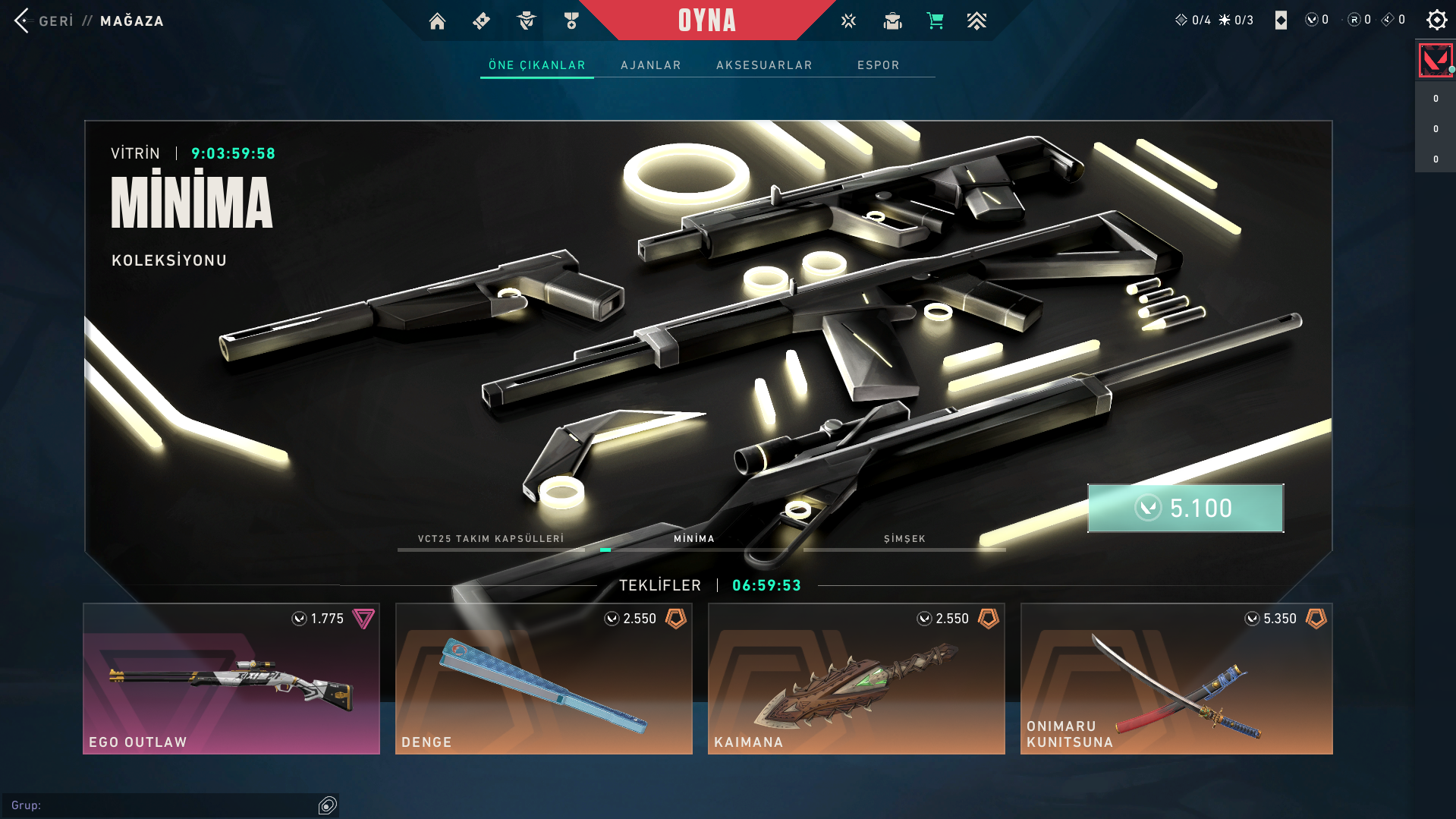View the Onimaru Kunitsuna sword offer
Viewport: 1456px width, 819px height.
(x=1176, y=678)
